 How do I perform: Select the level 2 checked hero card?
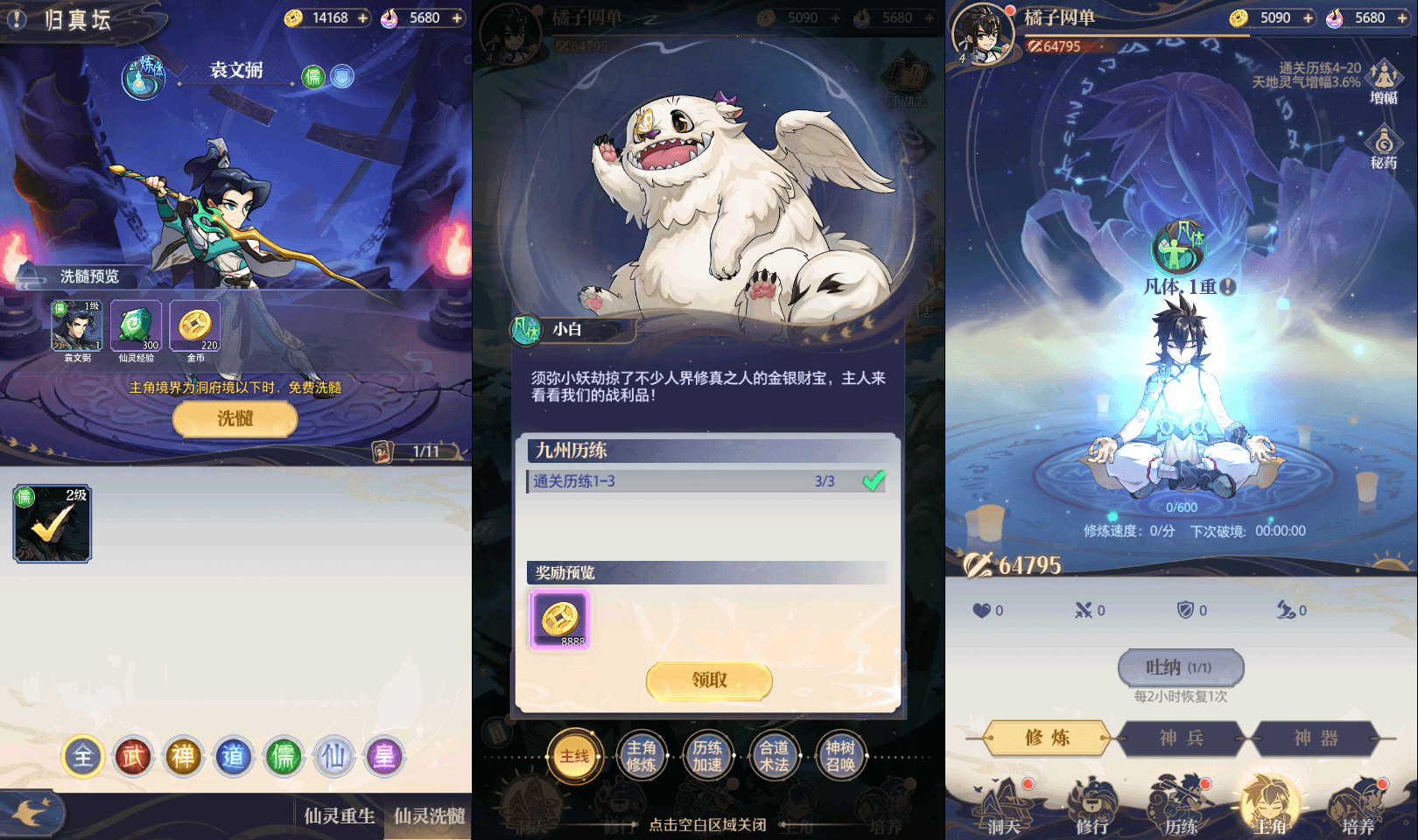coord(53,523)
